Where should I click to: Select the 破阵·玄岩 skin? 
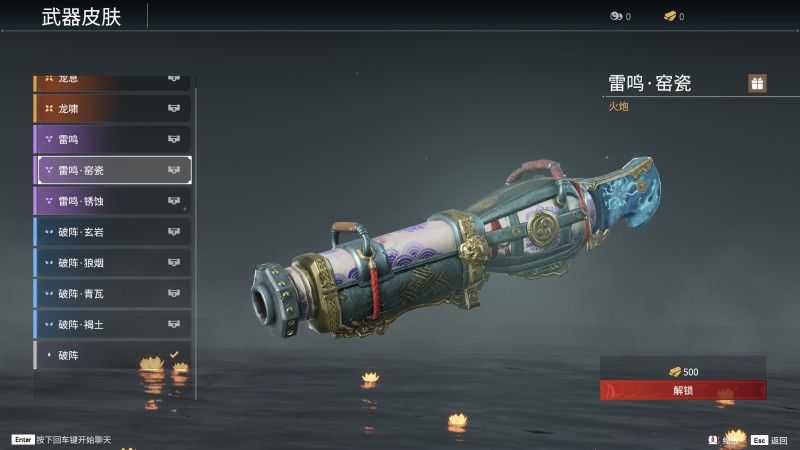click(112, 232)
